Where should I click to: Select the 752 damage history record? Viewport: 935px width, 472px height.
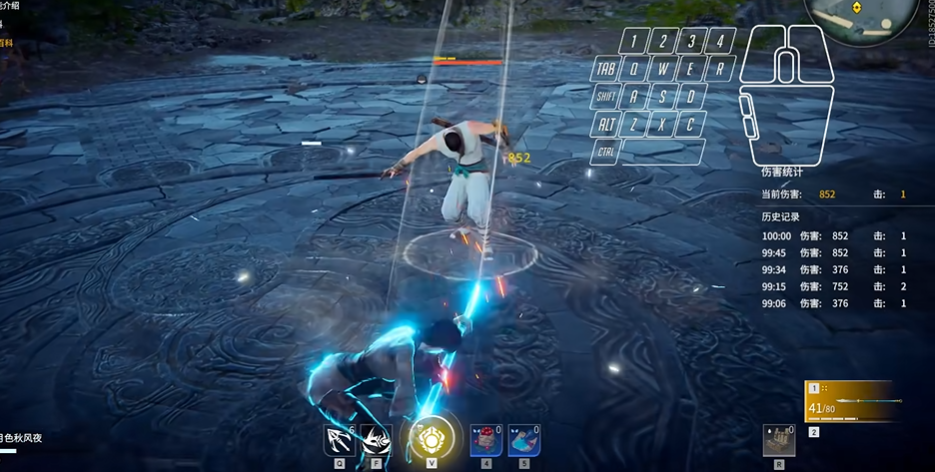pyautogui.click(x=833, y=287)
